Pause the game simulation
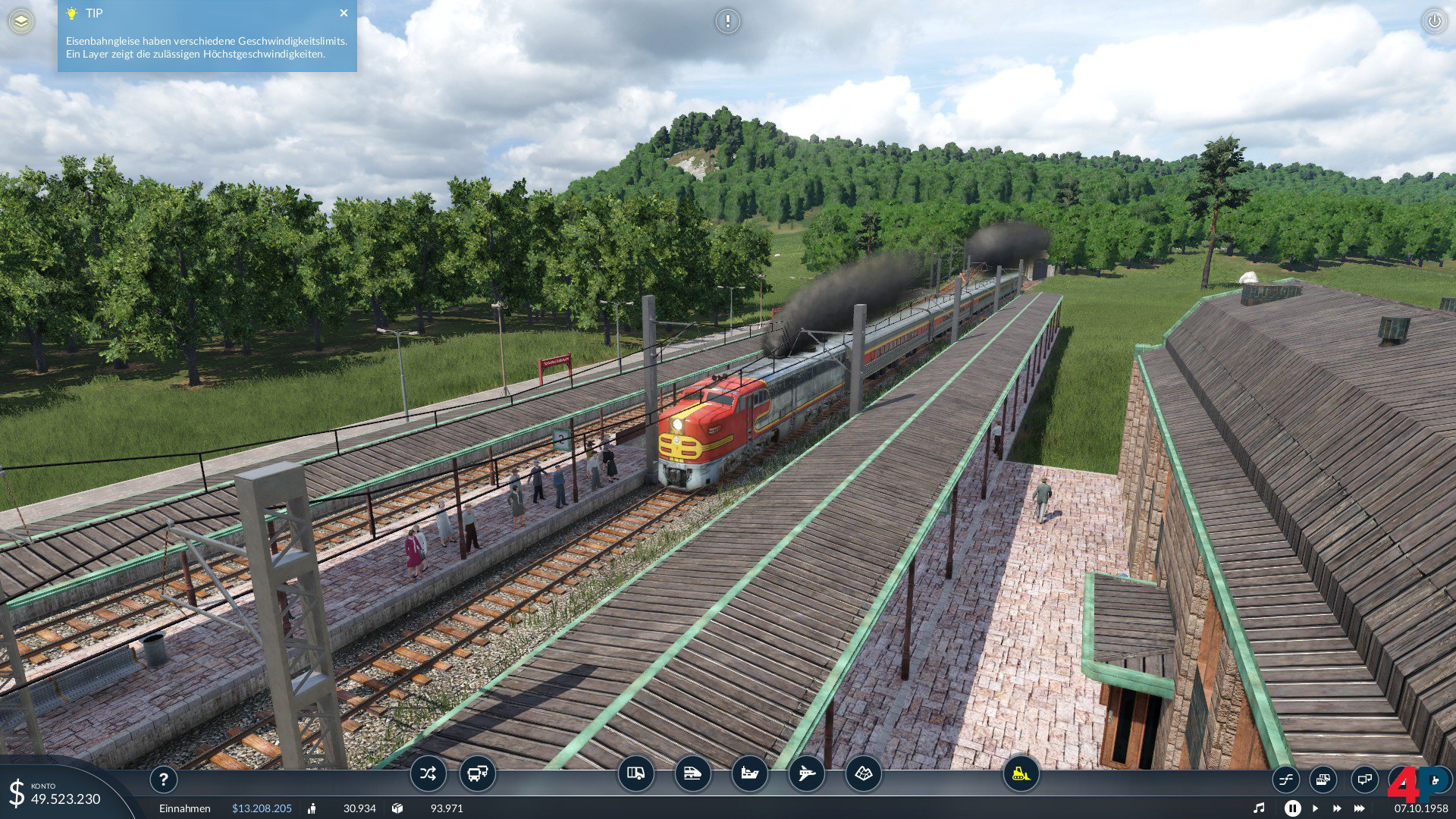 pos(1292,808)
